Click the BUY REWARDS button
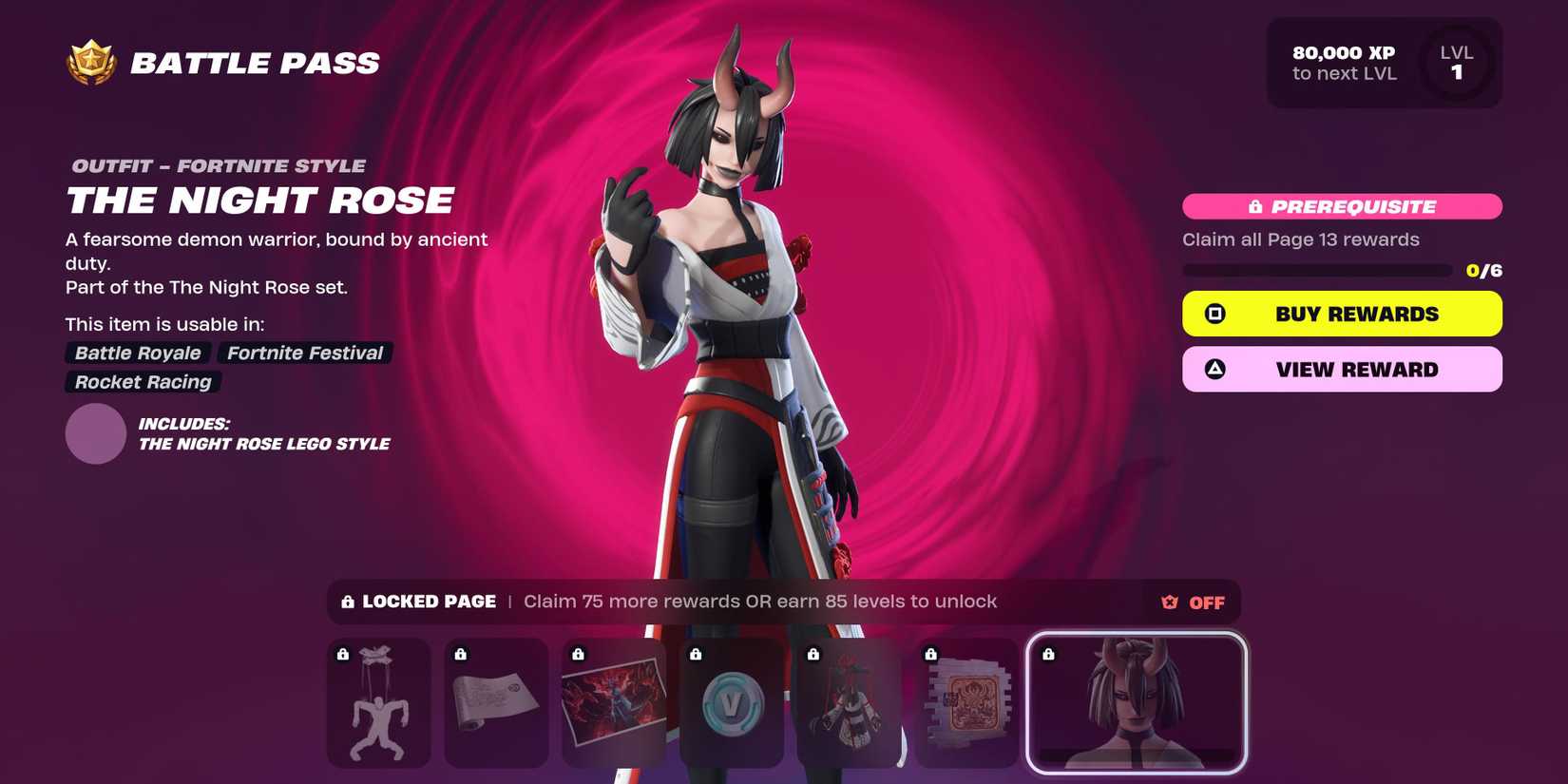This screenshot has width=1568, height=784. [1341, 313]
